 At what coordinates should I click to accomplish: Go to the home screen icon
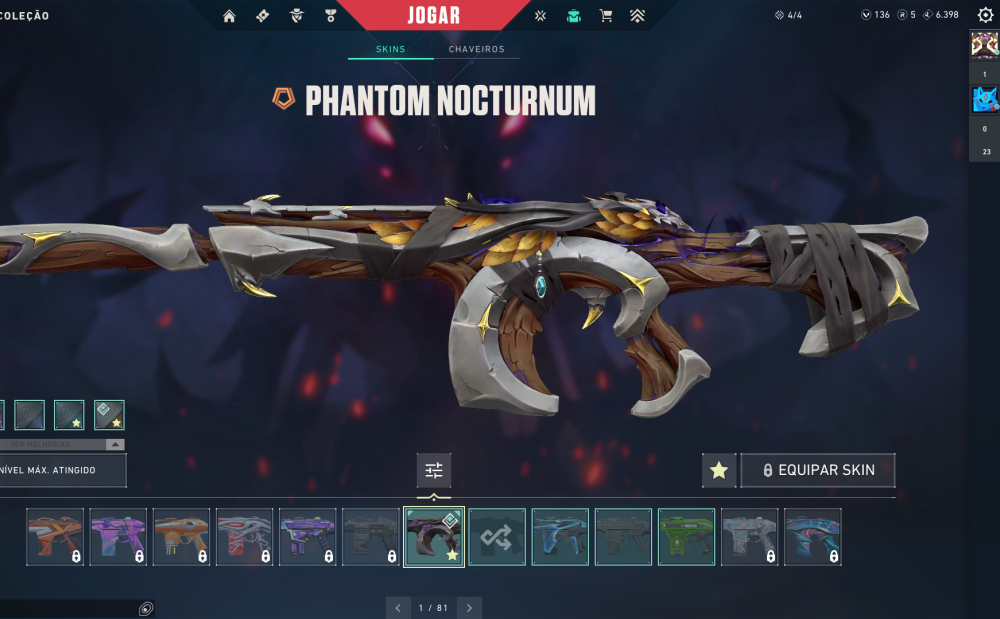point(229,16)
